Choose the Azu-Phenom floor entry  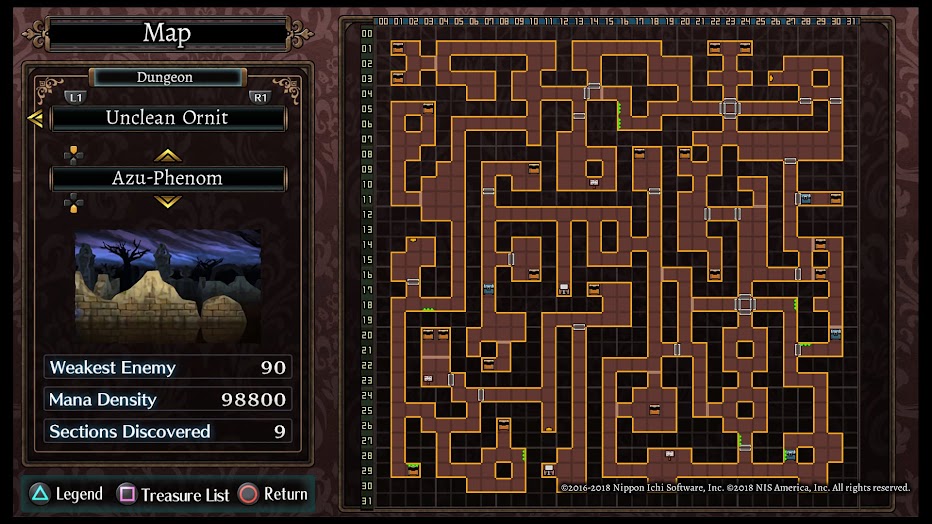pyautogui.click(x=168, y=179)
